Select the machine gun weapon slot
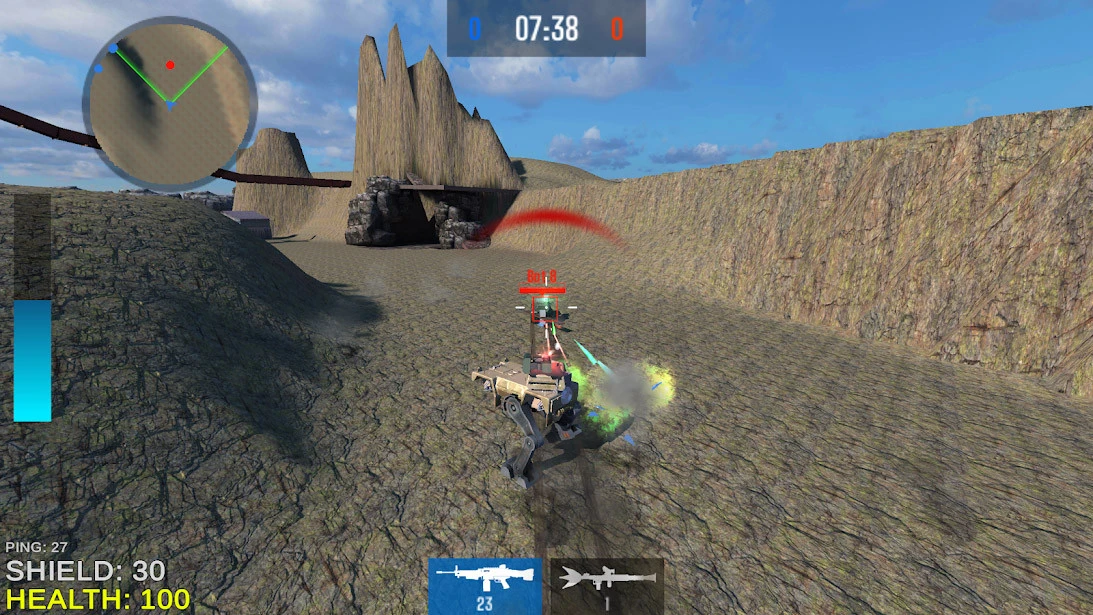1093x615 pixels. click(485, 585)
